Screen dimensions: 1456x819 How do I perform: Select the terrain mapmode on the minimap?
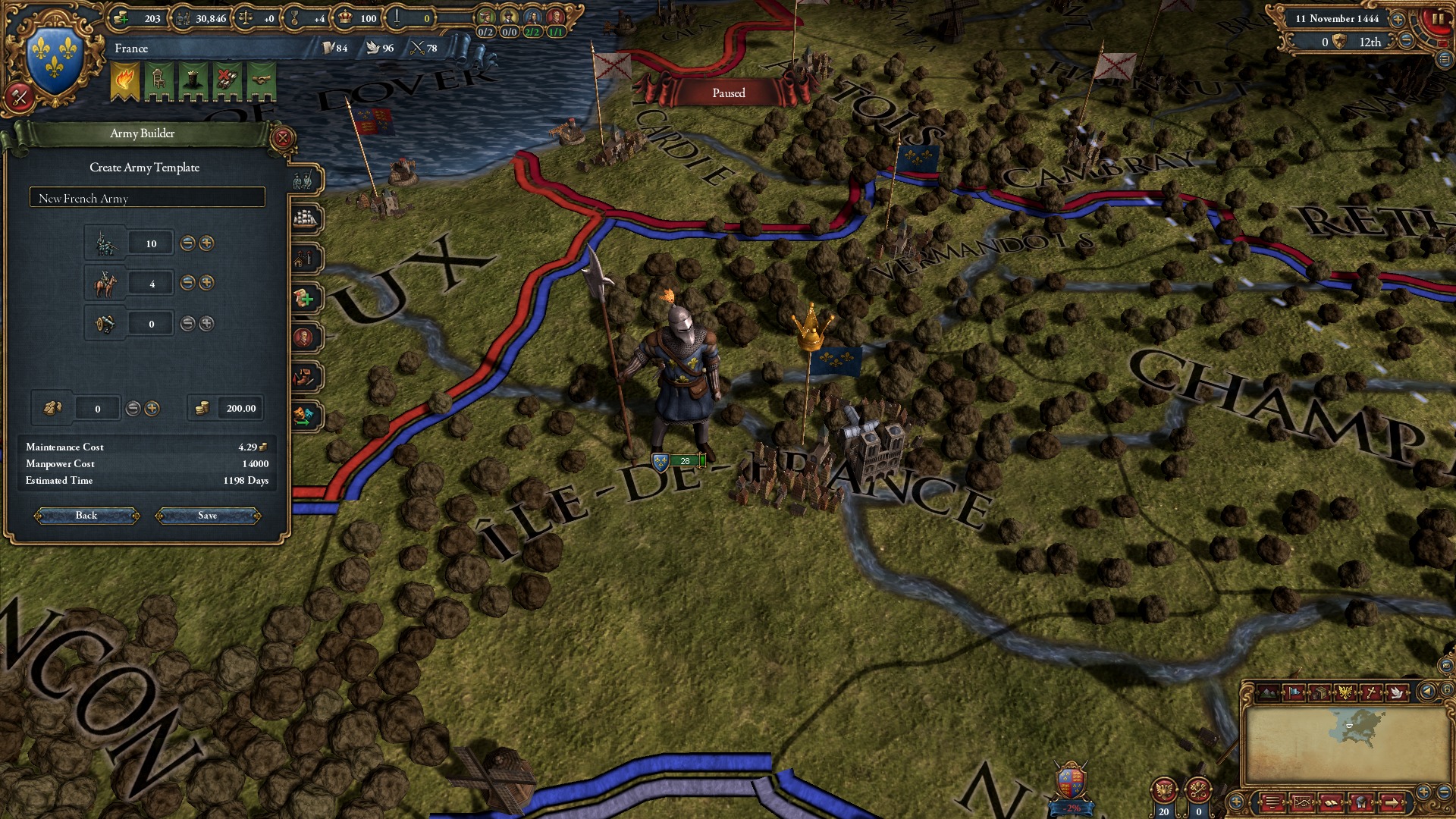point(1268,691)
